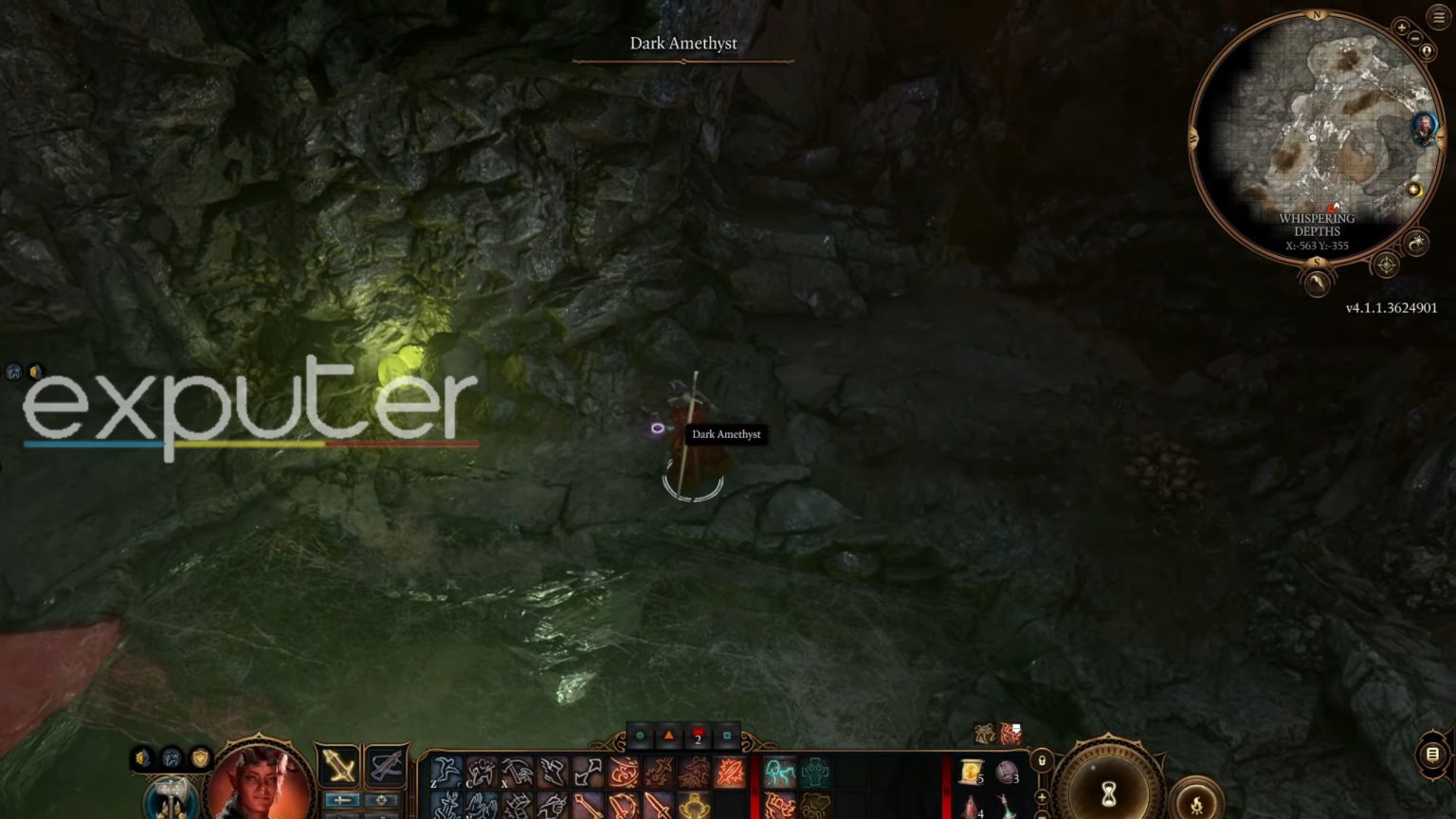Zoom in on the minimap

click(1401, 27)
